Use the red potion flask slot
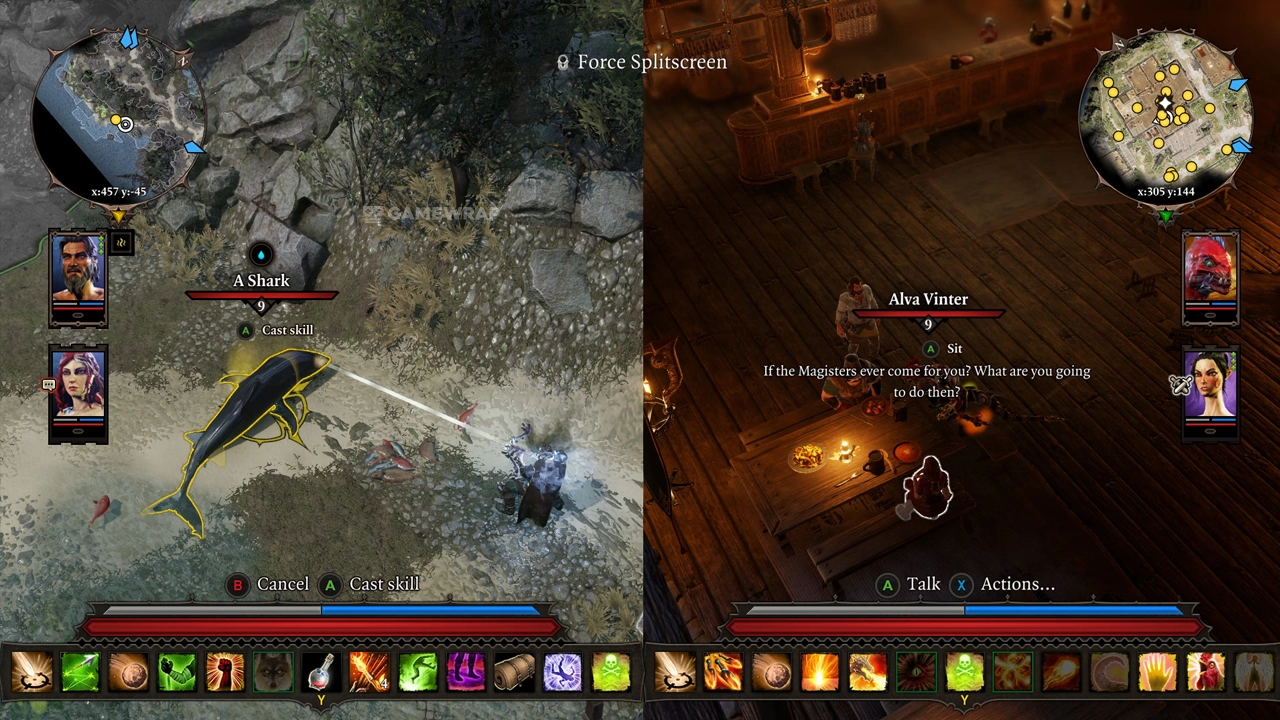The width and height of the screenshot is (1280, 720). pos(321,672)
